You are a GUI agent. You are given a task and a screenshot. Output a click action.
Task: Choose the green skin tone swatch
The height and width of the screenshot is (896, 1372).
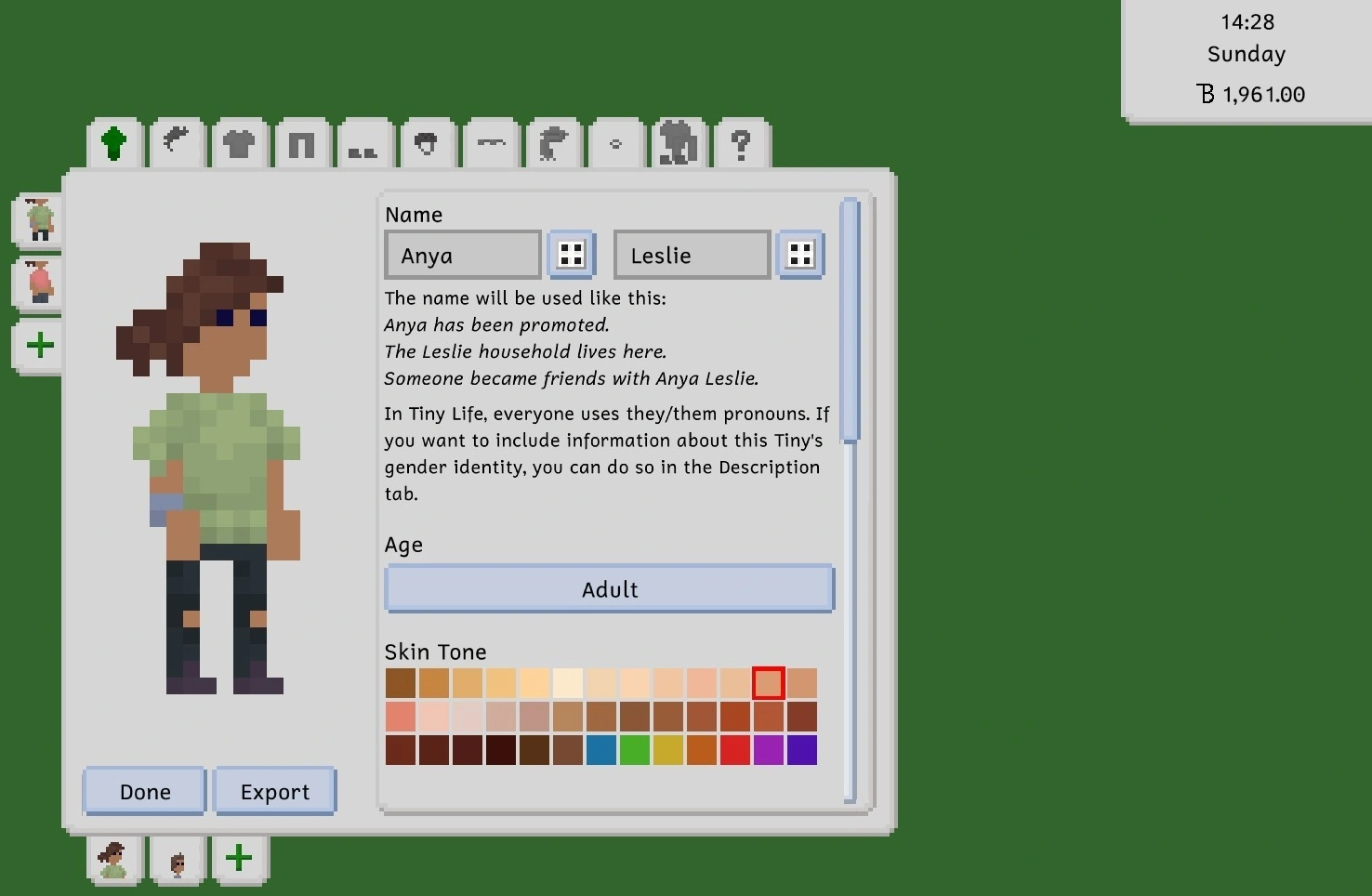635,750
